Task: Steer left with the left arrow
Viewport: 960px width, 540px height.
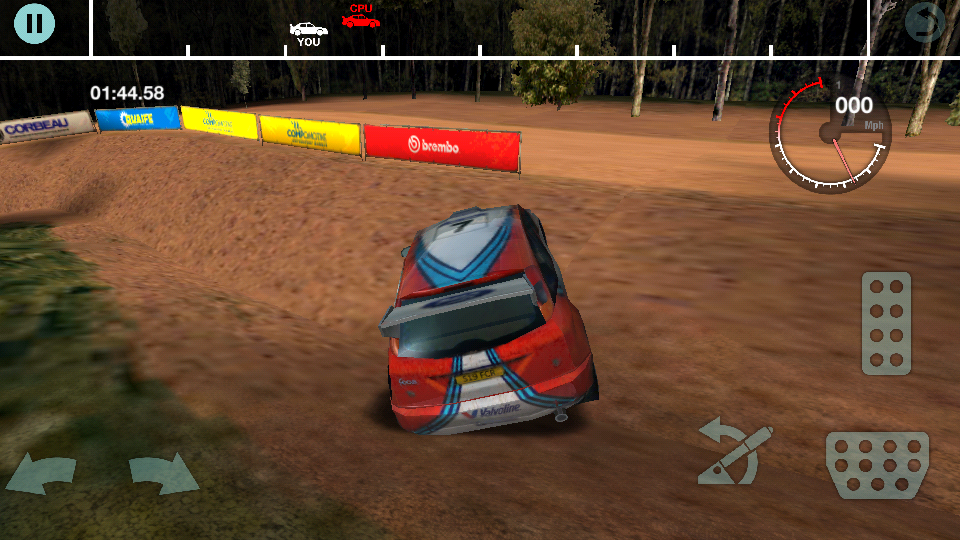Action: click(x=41, y=474)
